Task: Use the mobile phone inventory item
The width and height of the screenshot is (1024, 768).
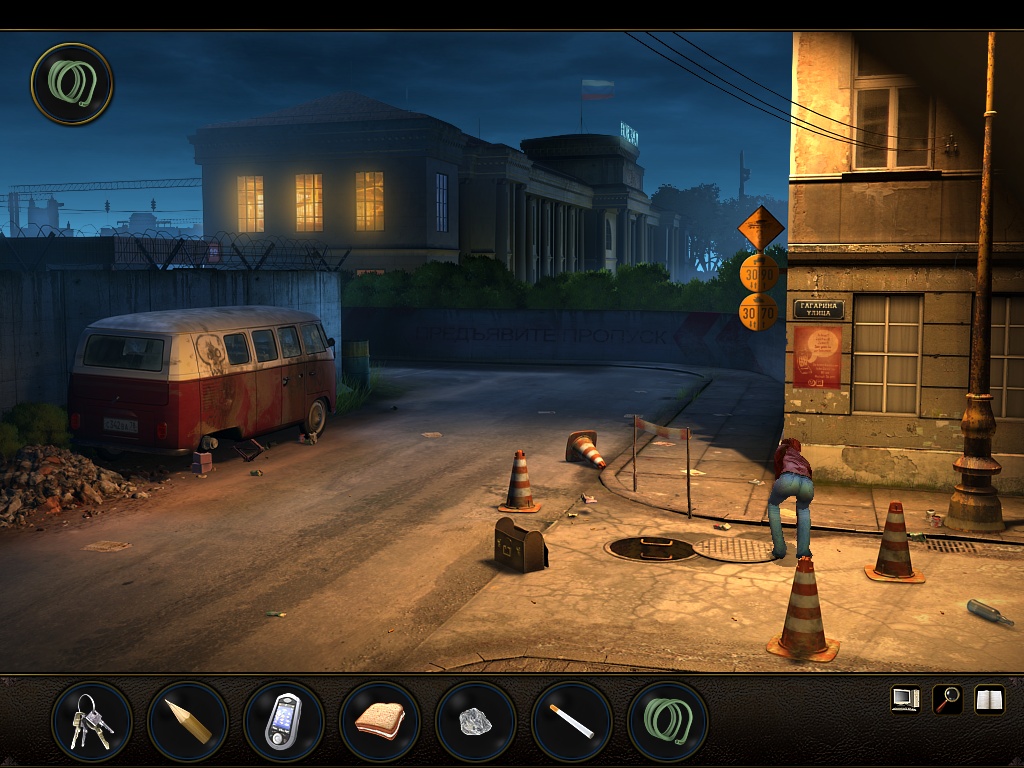Action: [x=283, y=721]
